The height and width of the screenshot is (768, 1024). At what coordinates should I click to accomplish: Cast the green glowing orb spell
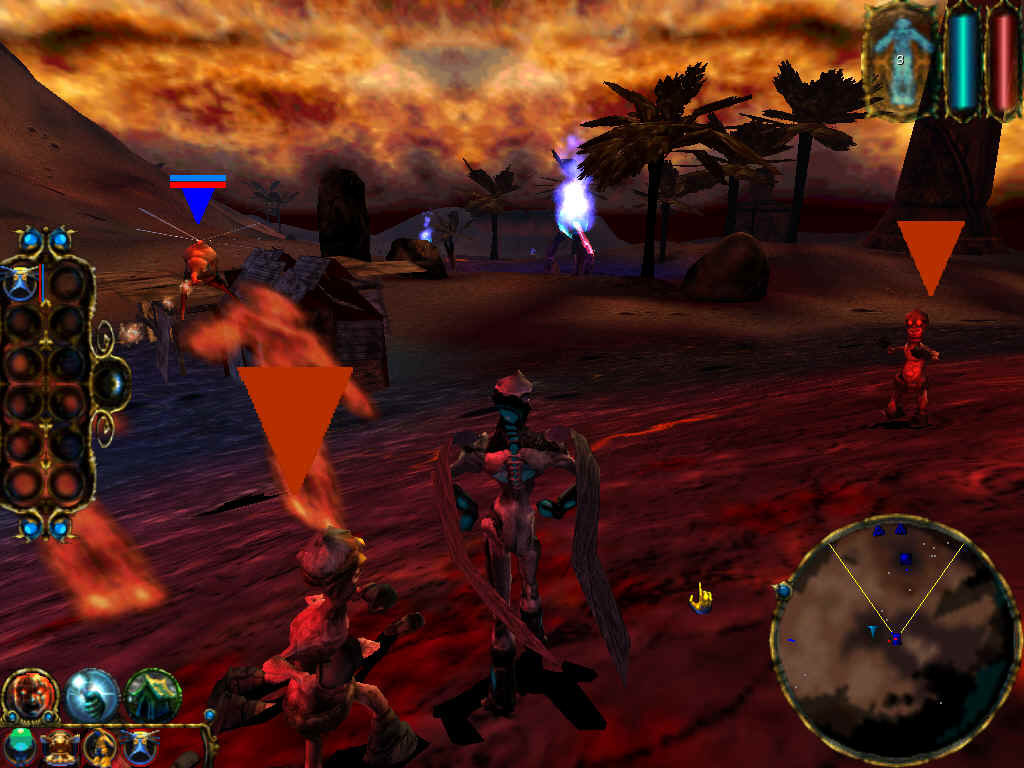20,746
